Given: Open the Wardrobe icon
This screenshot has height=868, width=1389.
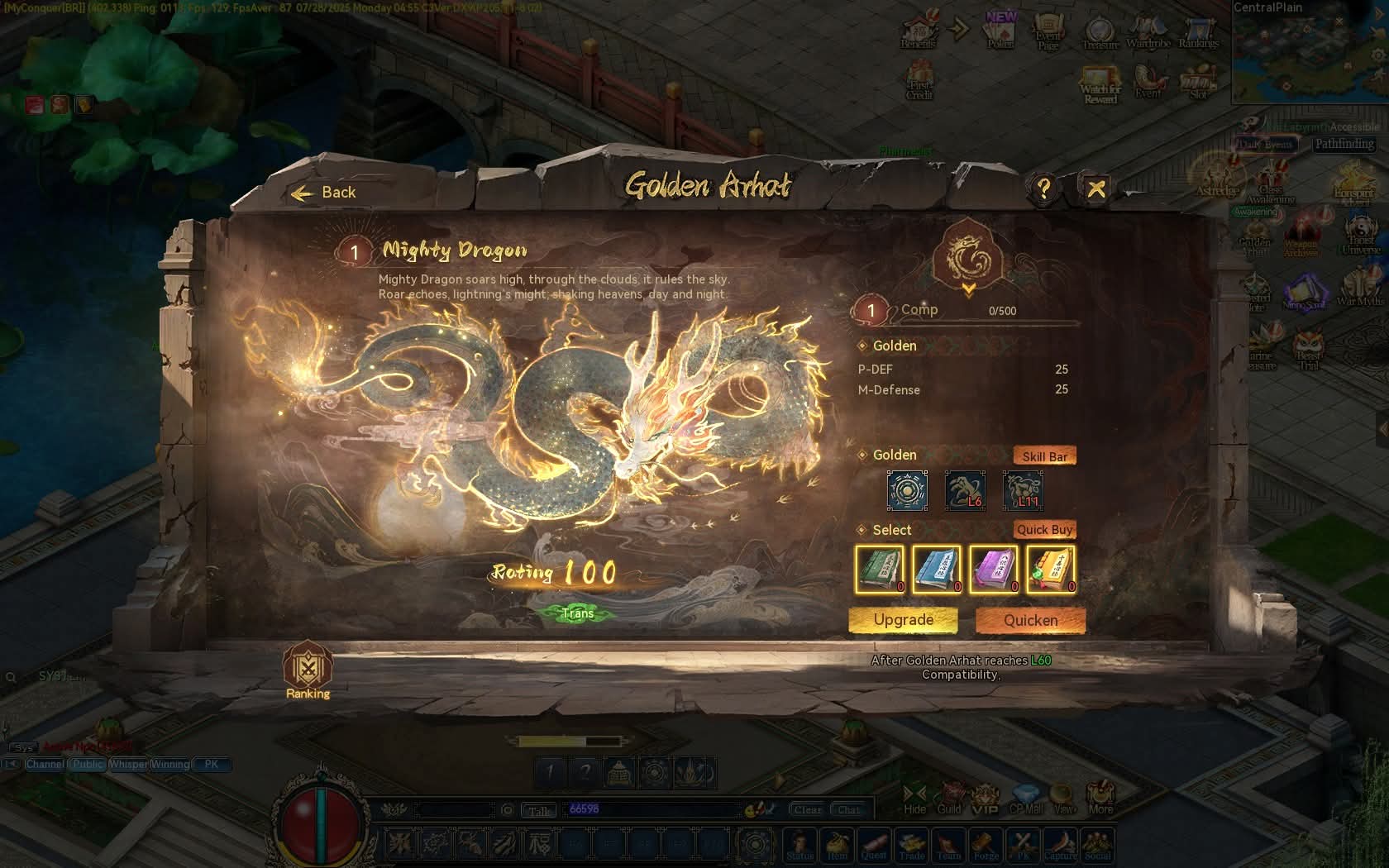Looking at the screenshot, I should (x=1148, y=33).
